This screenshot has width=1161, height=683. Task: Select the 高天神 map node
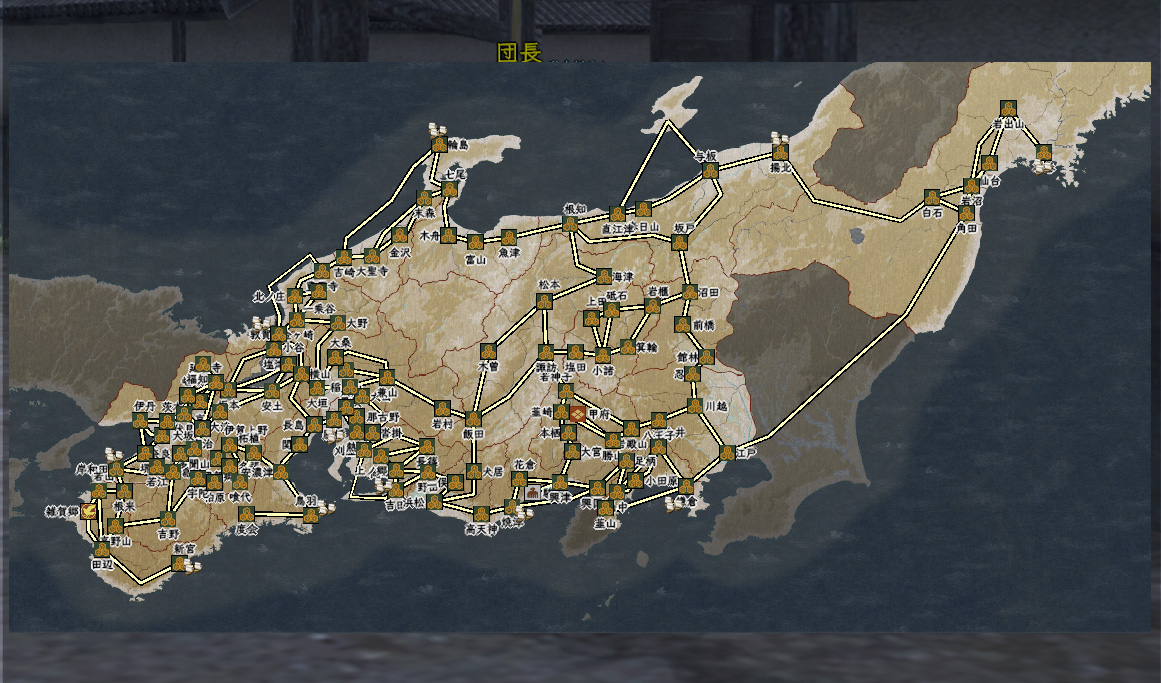coord(483,514)
